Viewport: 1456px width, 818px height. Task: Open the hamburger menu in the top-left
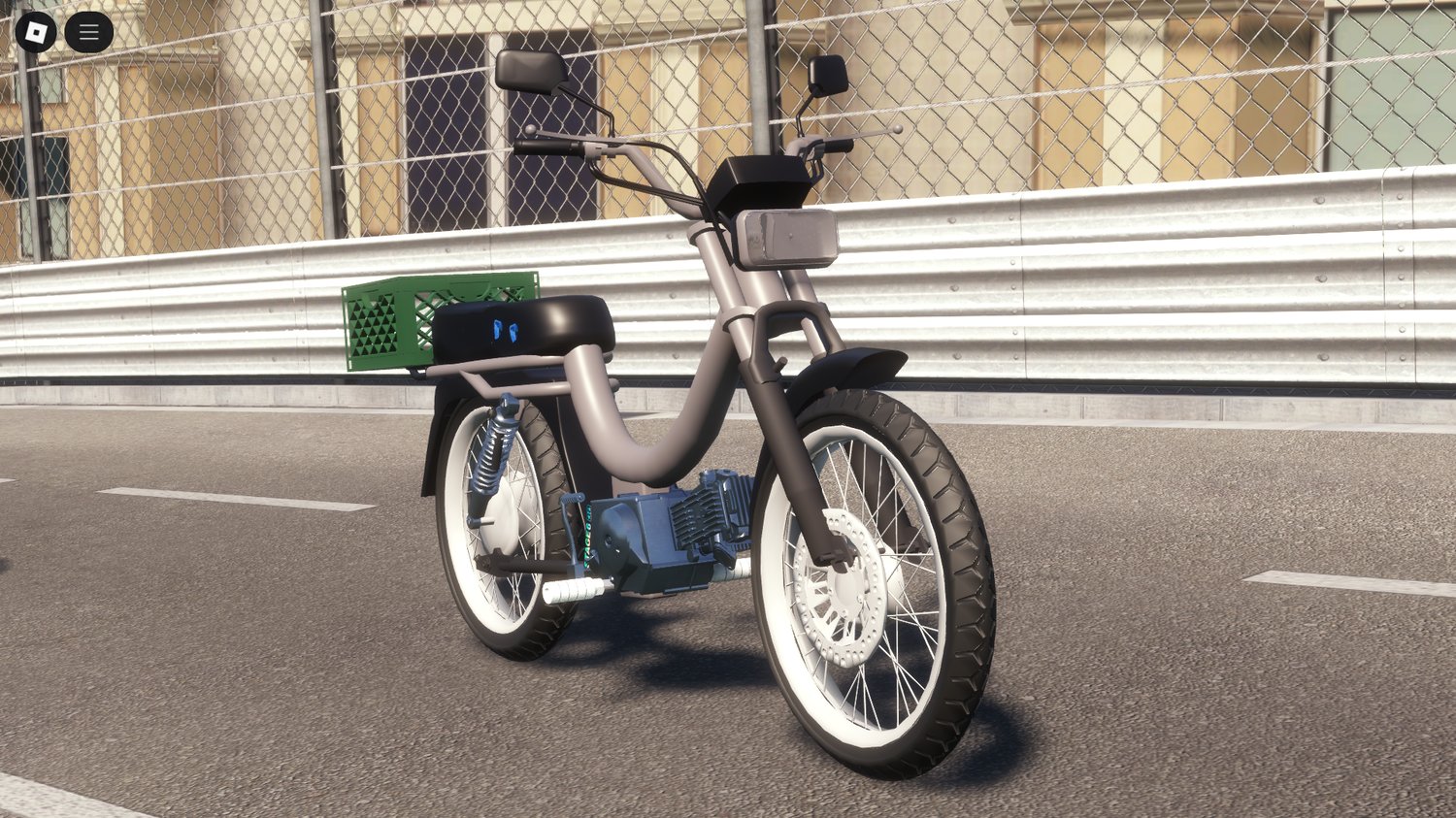tap(87, 31)
